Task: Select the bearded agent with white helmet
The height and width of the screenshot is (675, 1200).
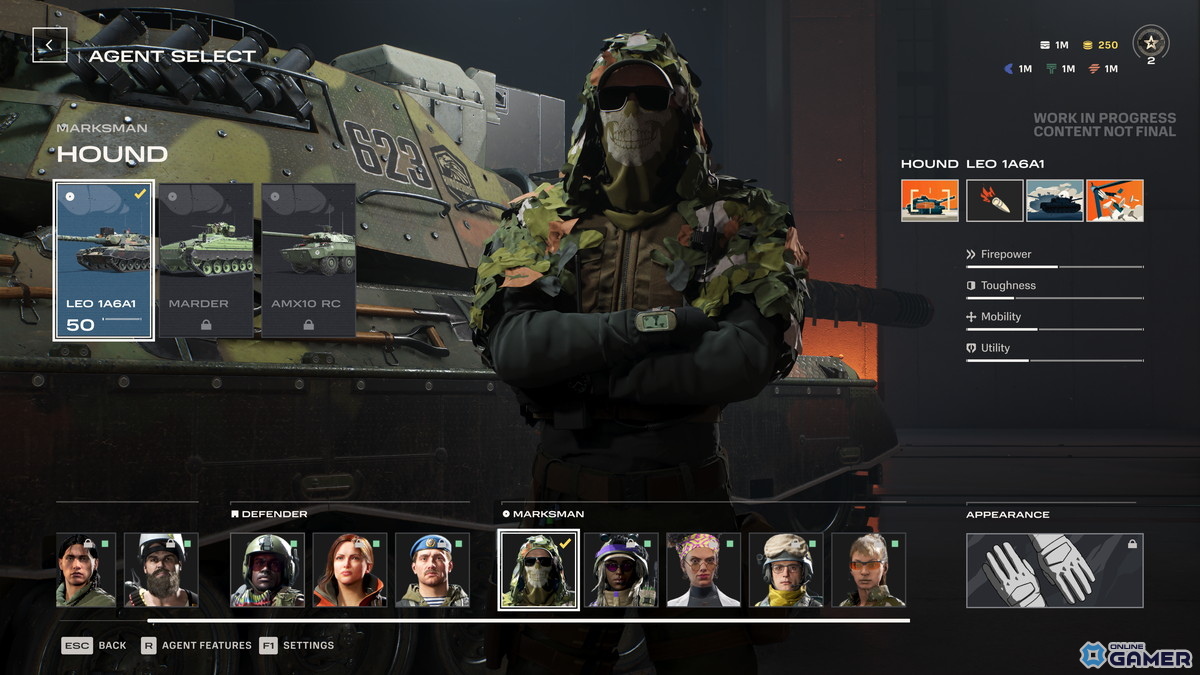Action: (x=161, y=570)
